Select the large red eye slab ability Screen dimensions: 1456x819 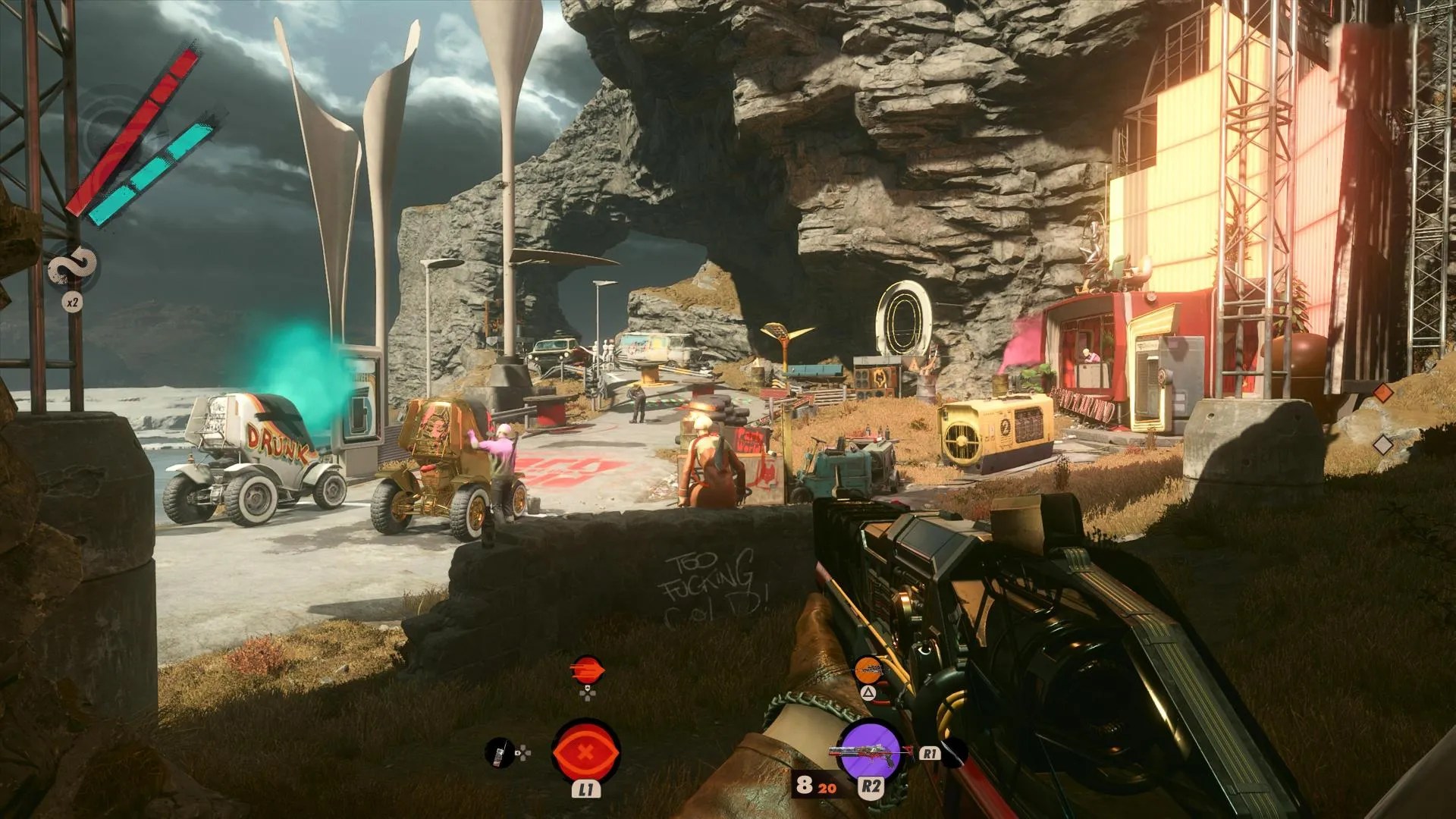(x=585, y=752)
